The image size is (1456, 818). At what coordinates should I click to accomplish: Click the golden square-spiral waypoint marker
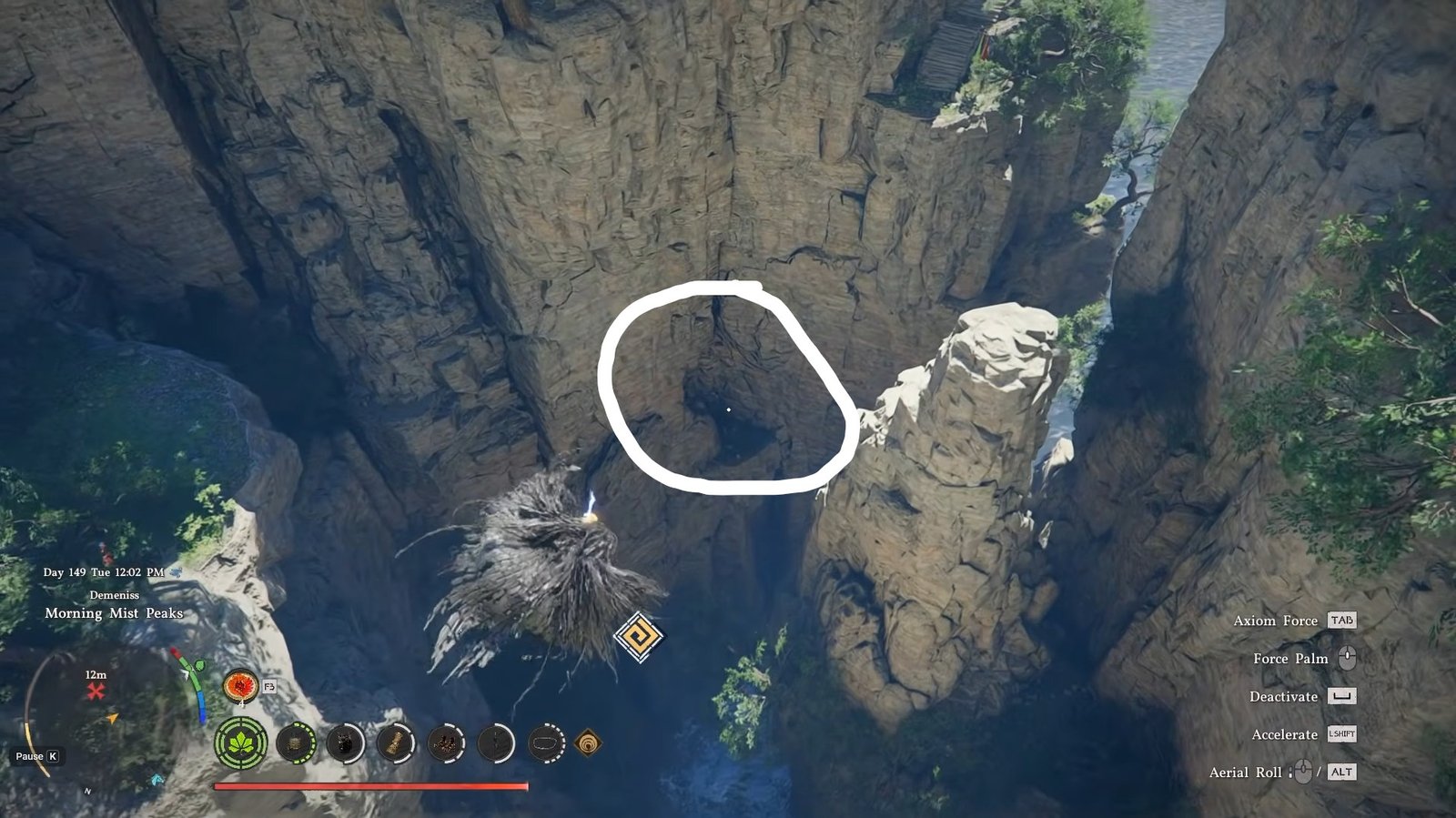(638, 636)
